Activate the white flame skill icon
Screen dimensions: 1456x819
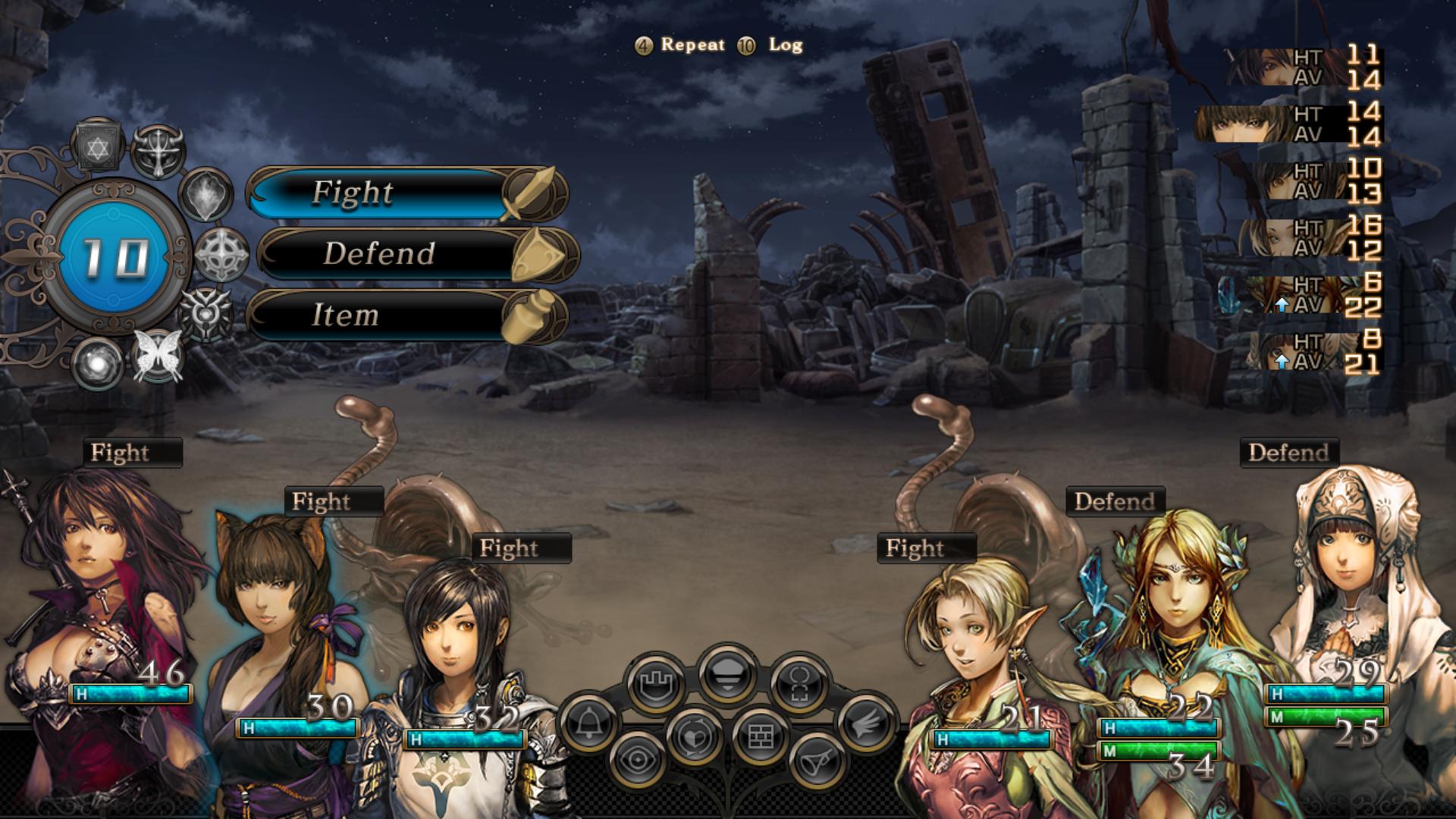[206, 195]
